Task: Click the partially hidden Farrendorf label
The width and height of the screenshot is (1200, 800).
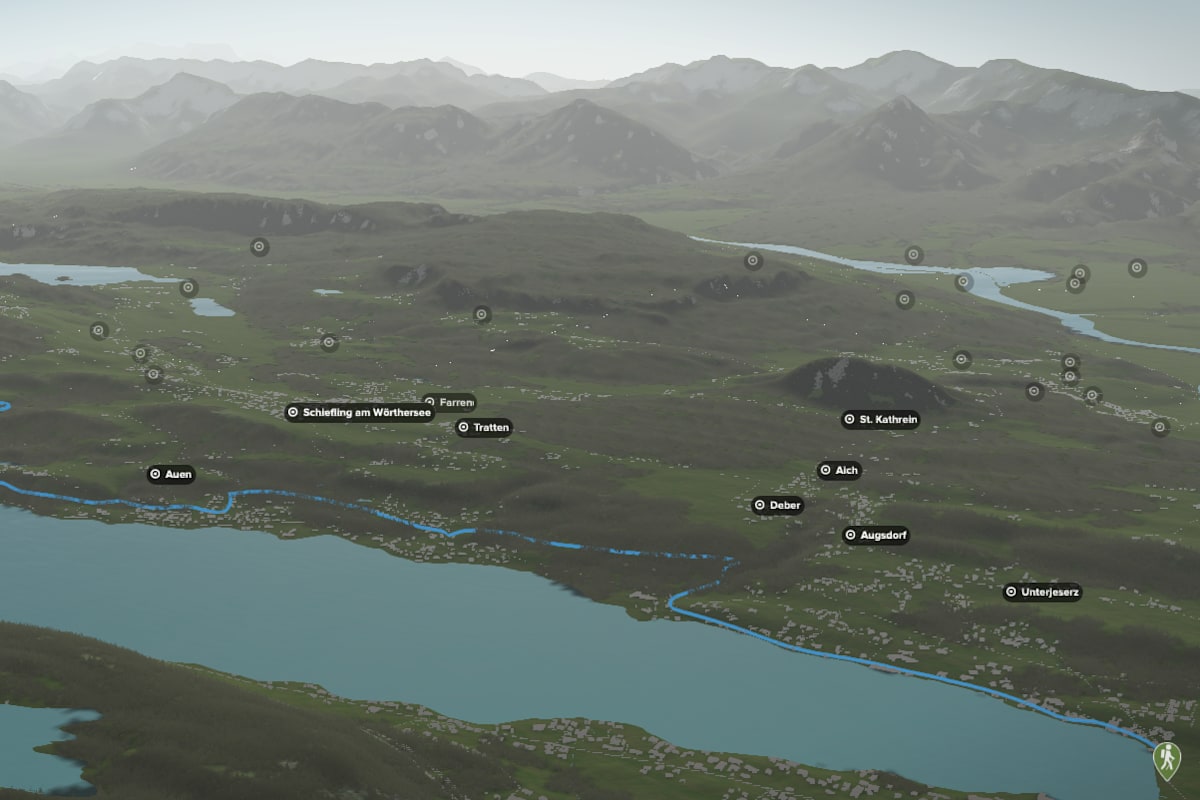Action: pos(451,401)
